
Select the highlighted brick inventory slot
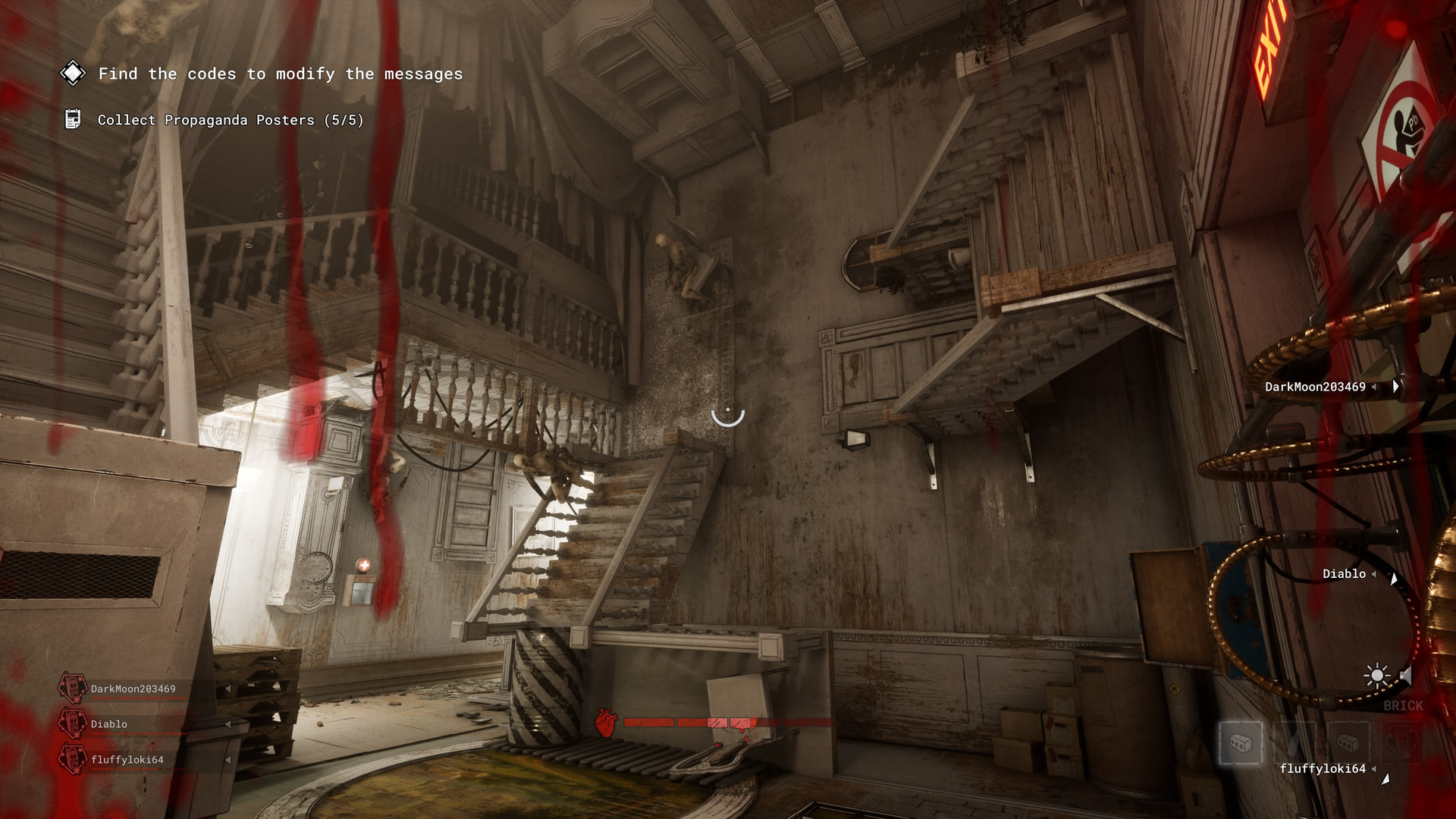point(1241,742)
